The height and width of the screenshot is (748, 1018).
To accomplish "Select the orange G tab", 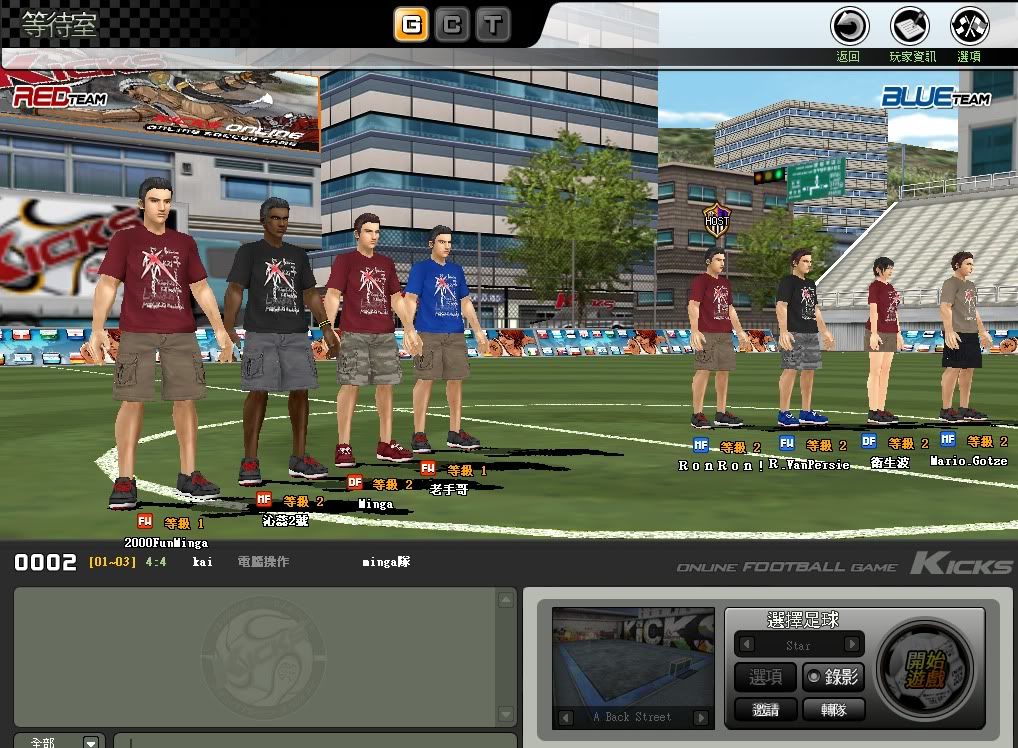I will point(411,25).
